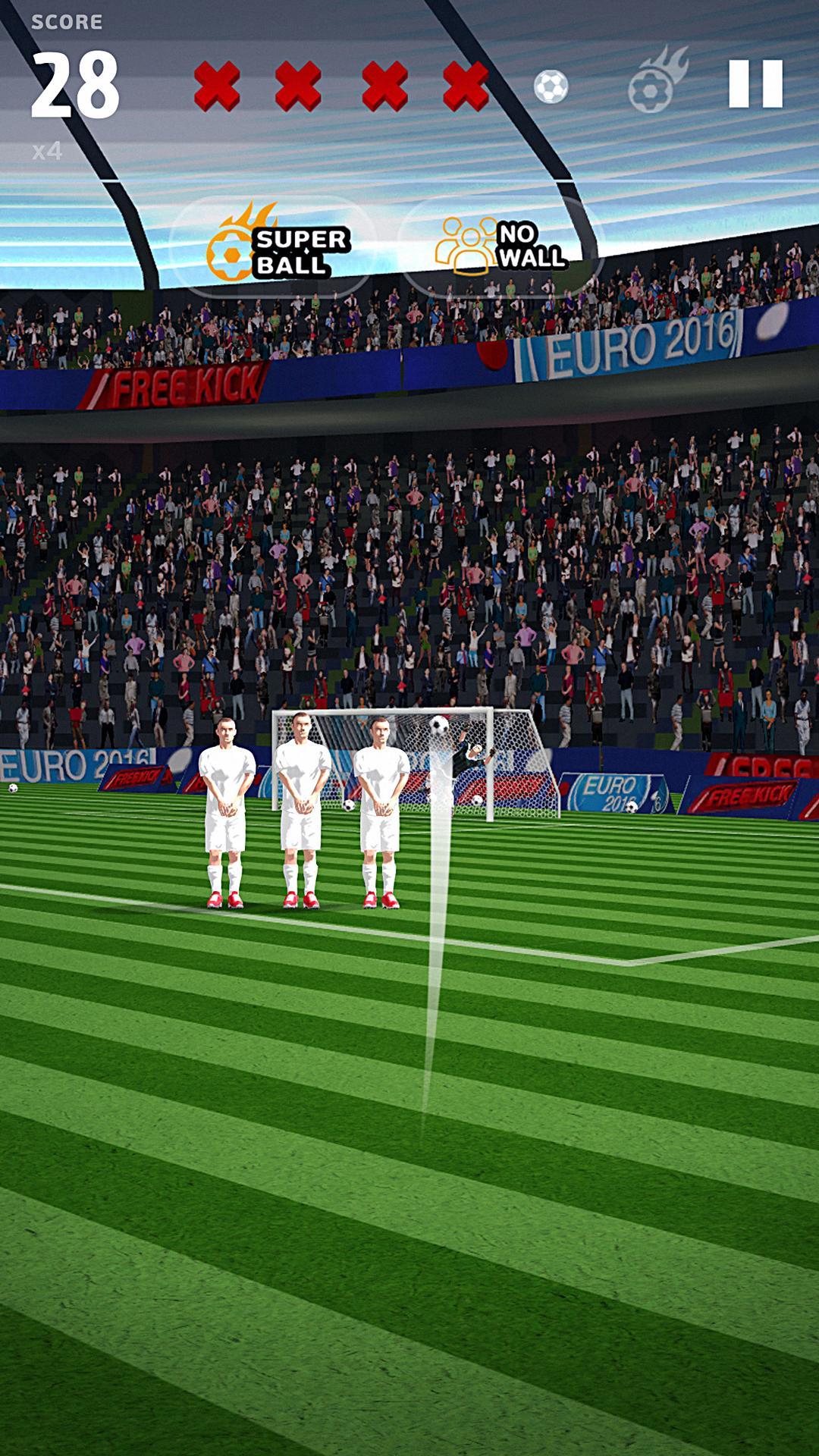Pause the game
Viewport: 819px width, 1456px height.
point(755,83)
